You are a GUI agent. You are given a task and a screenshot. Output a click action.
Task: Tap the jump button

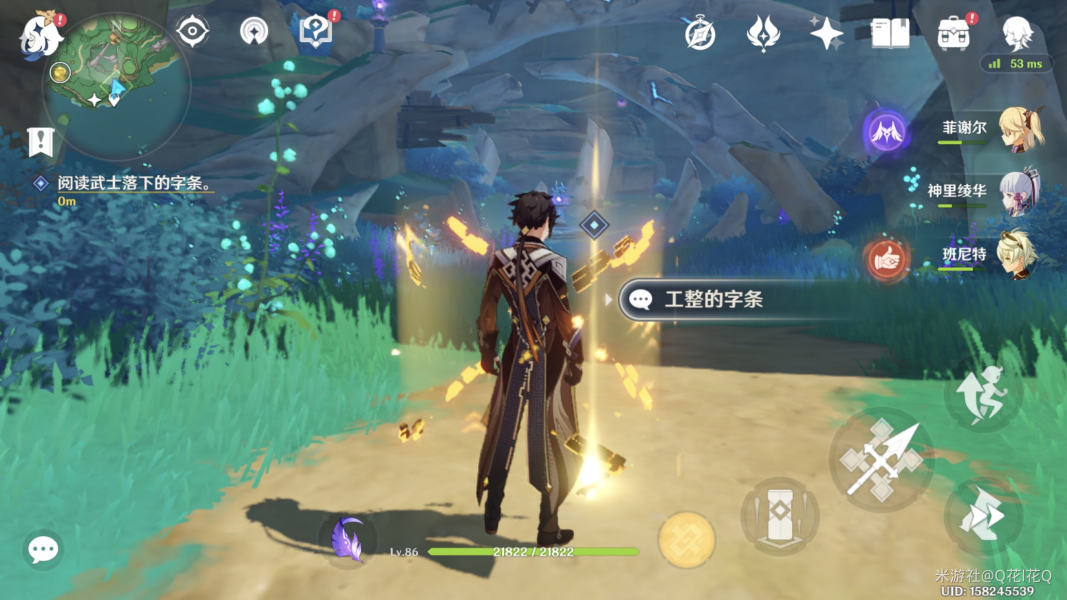click(982, 394)
